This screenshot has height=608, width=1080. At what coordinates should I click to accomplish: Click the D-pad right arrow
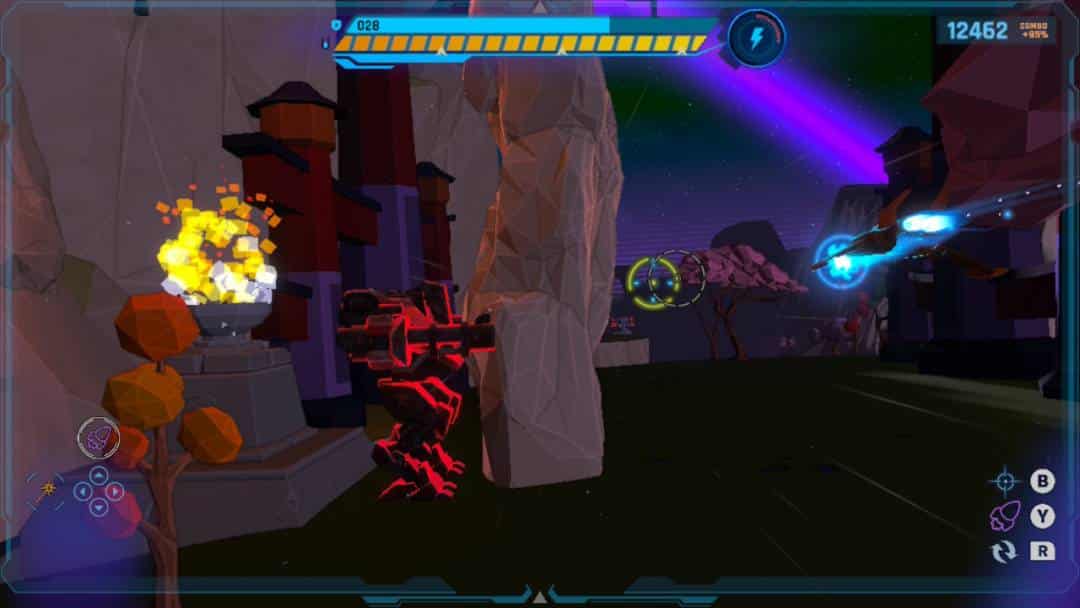click(115, 491)
